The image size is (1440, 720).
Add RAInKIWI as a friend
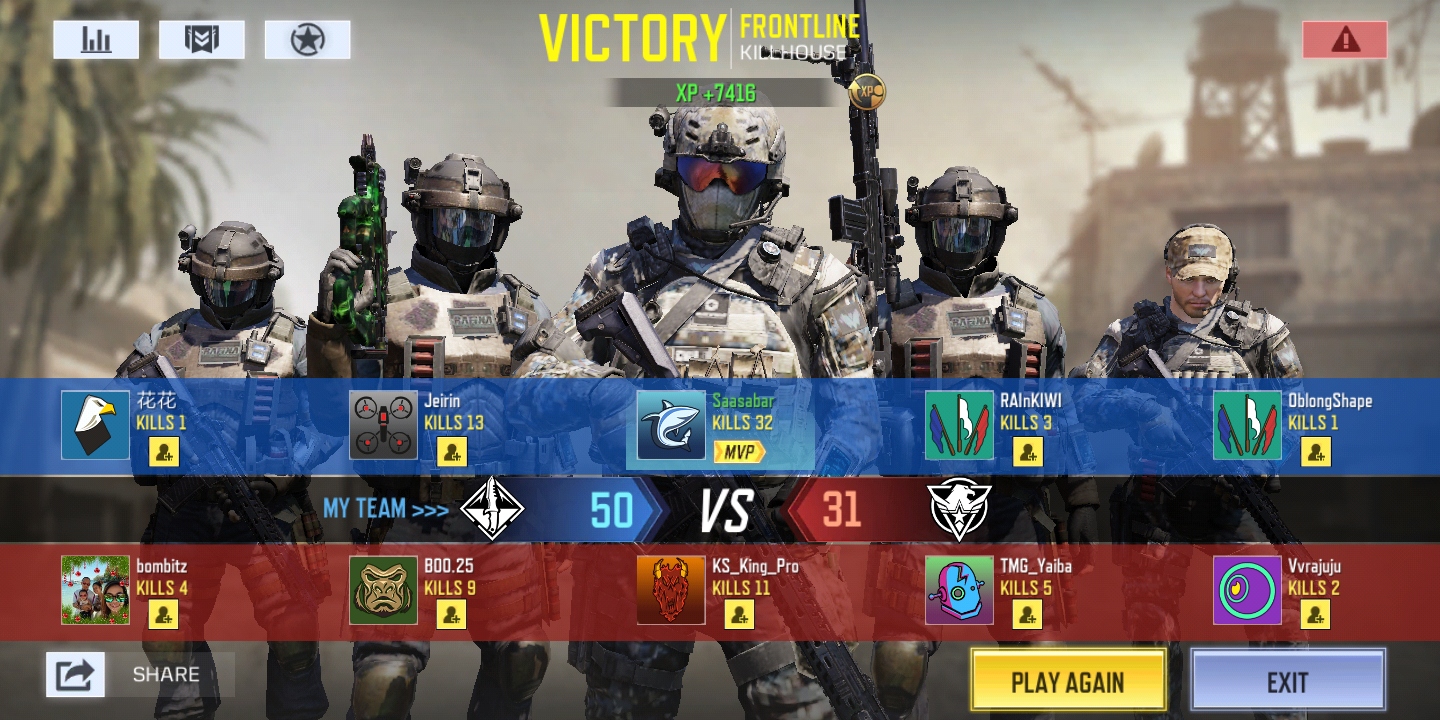1028,452
